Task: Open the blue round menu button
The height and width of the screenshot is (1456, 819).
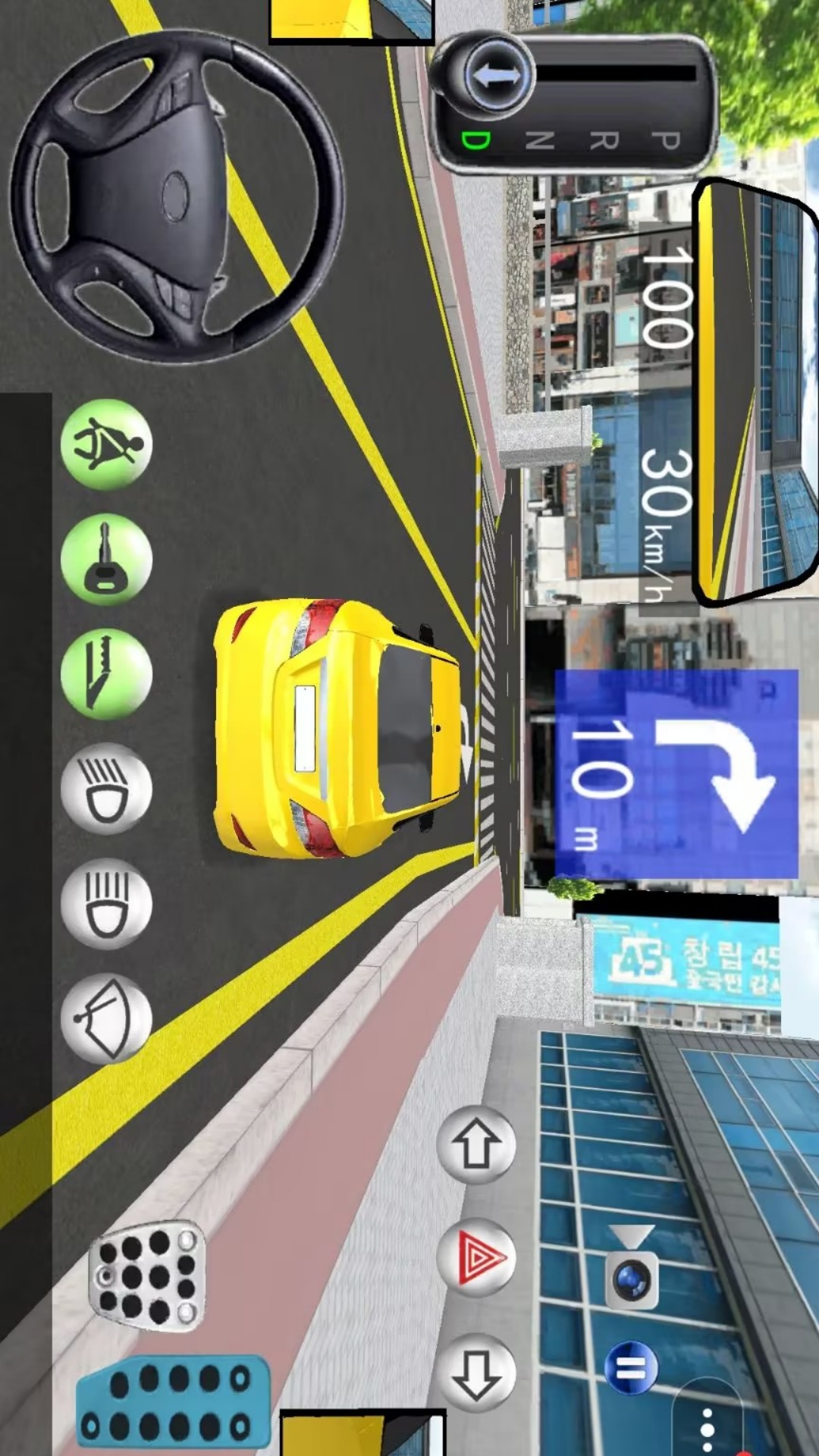Action: click(x=632, y=1369)
